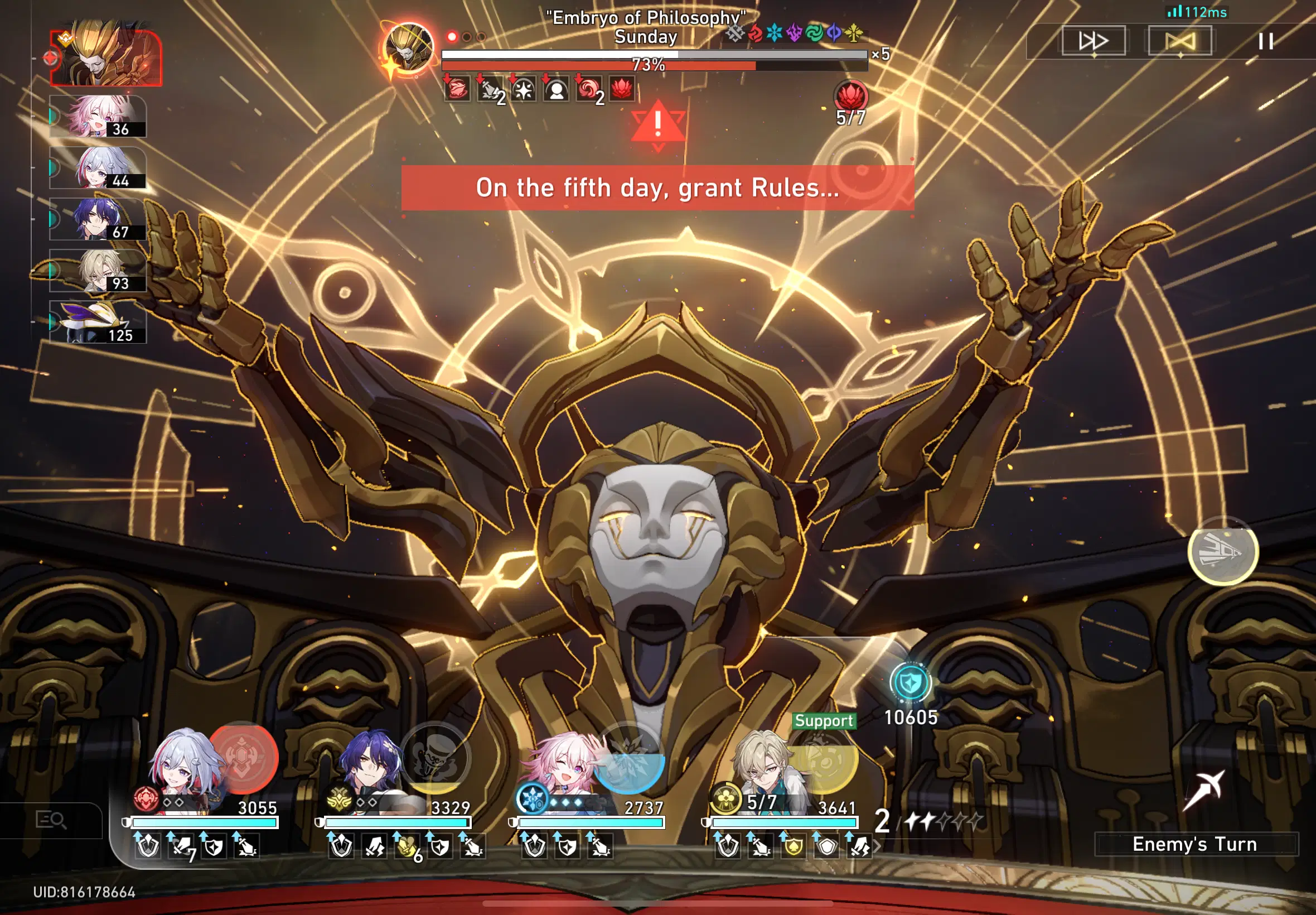Open the battle log magnifier icon

pyautogui.click(x=50, y=820)
